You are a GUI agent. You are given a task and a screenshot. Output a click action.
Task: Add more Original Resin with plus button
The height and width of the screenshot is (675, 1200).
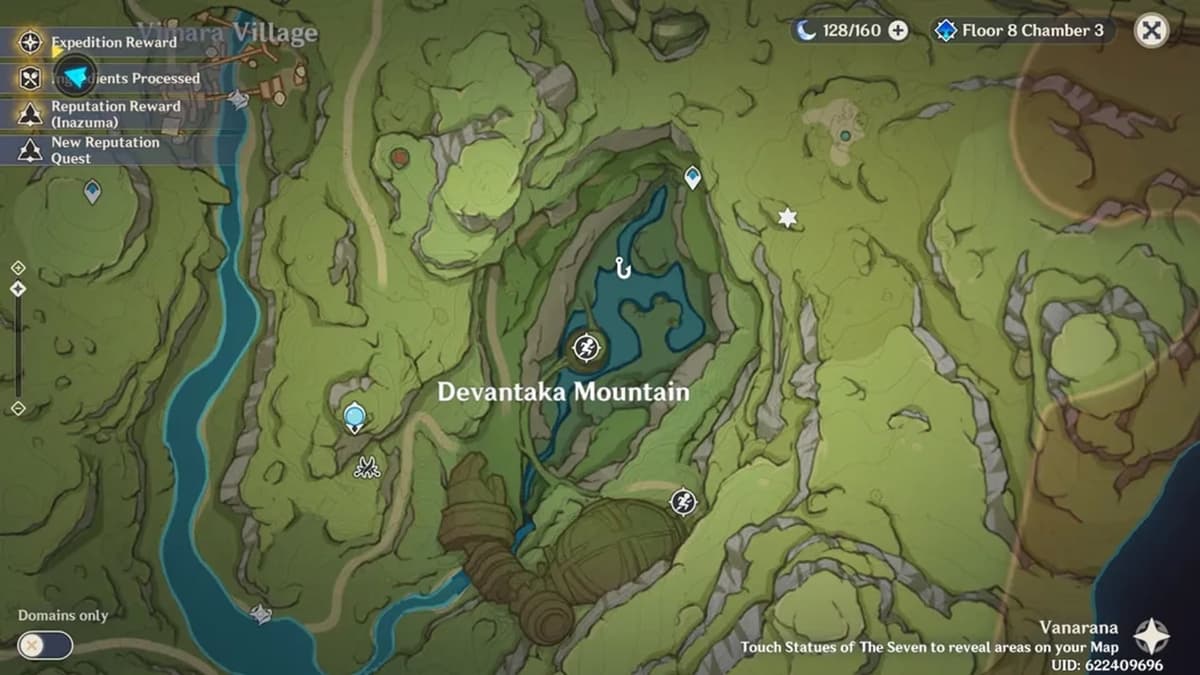[x=898, y=31]
